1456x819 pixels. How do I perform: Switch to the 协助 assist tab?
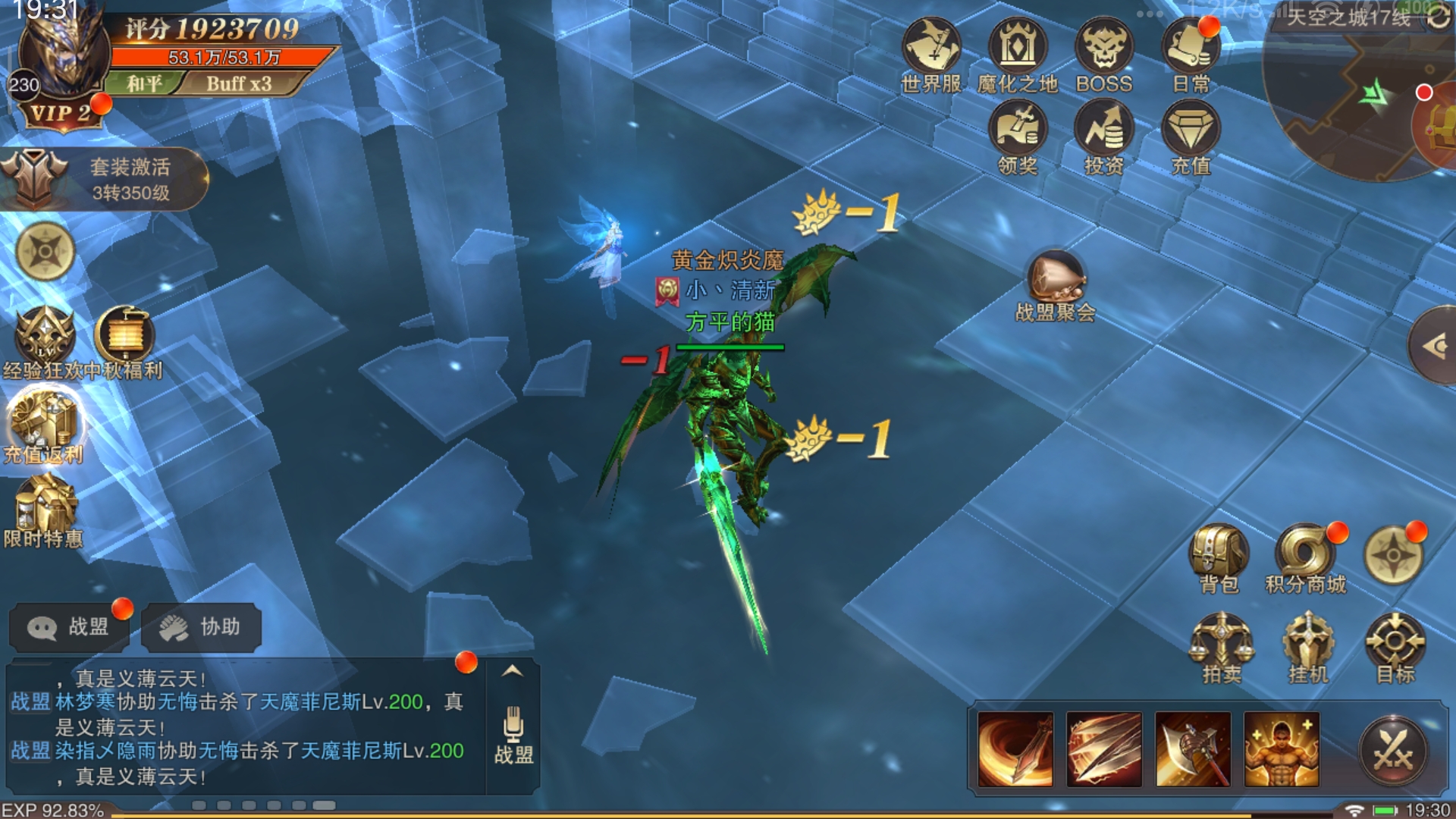pos(201,627)
